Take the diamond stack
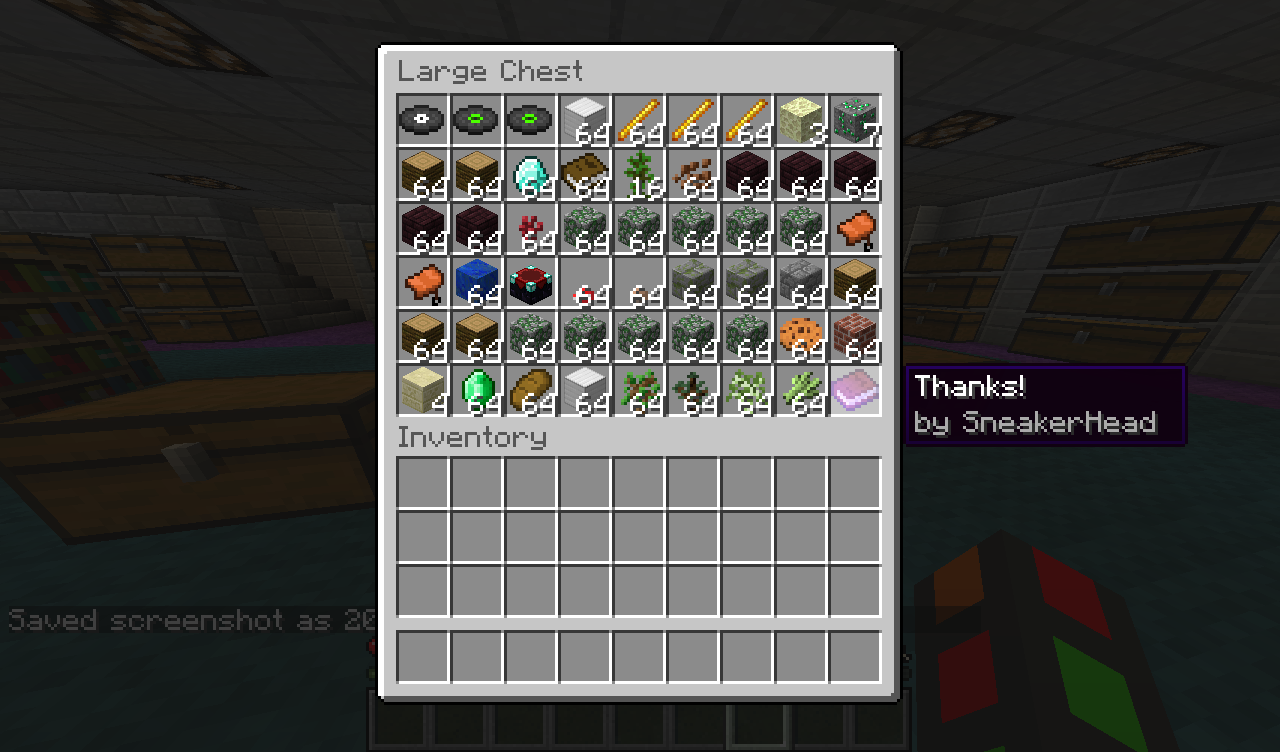Image resolution: width=1280 pixels, height=752 pixels. click(530, 174)
